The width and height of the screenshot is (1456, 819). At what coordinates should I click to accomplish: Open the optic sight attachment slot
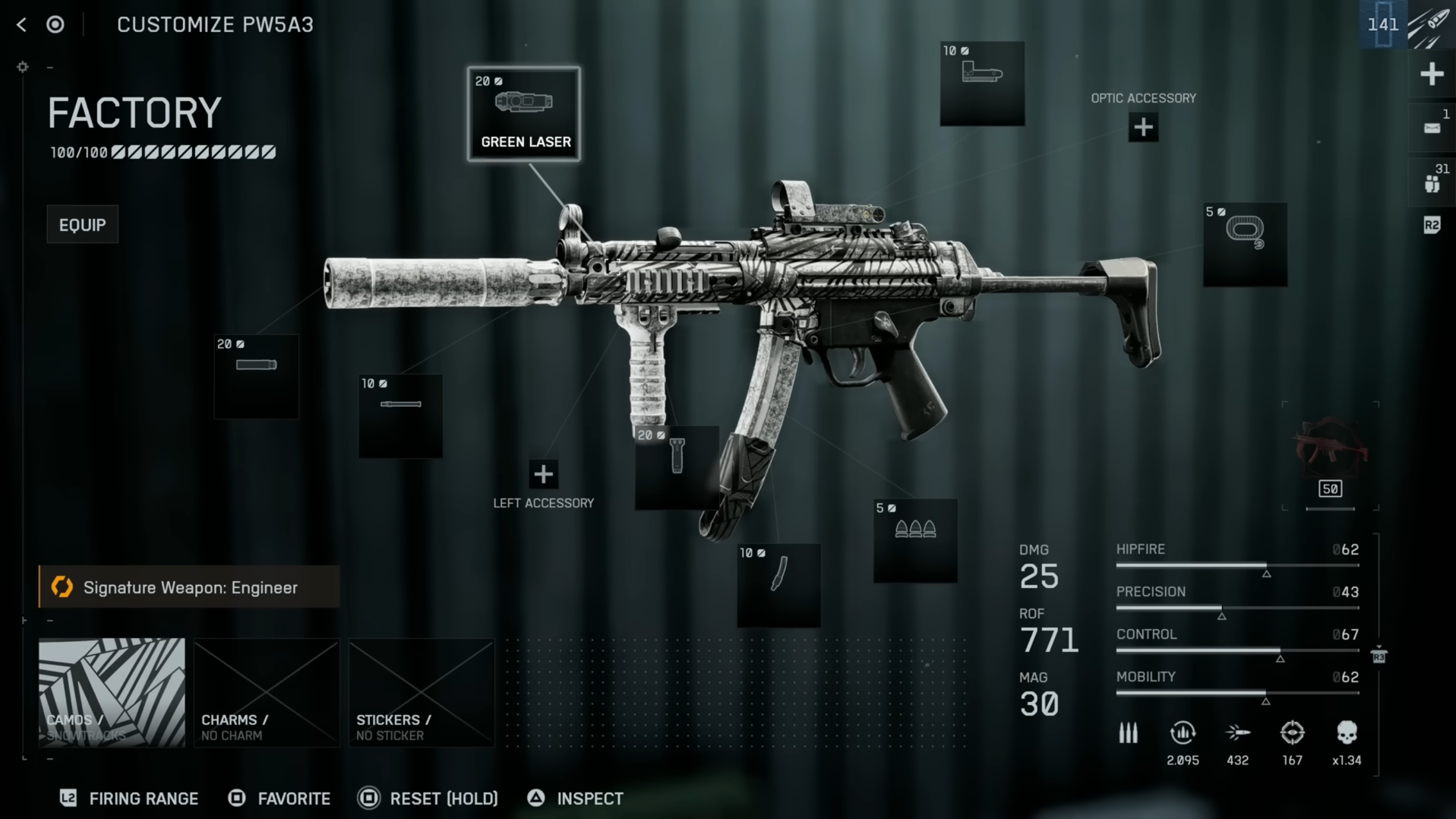(x=982, y=84)
